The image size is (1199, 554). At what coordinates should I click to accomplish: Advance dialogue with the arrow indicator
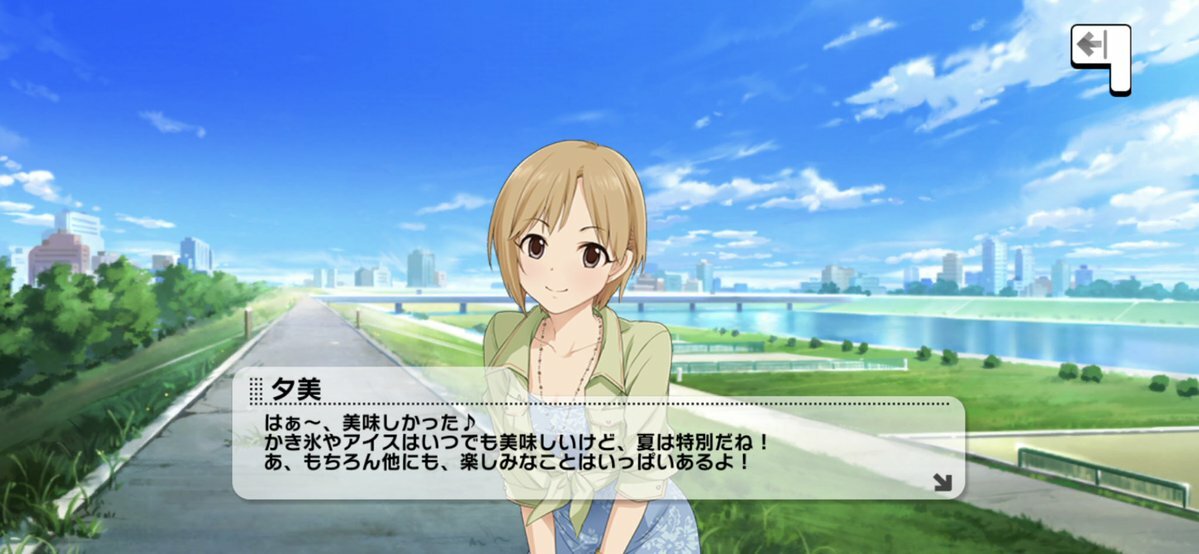coord(941,482)
